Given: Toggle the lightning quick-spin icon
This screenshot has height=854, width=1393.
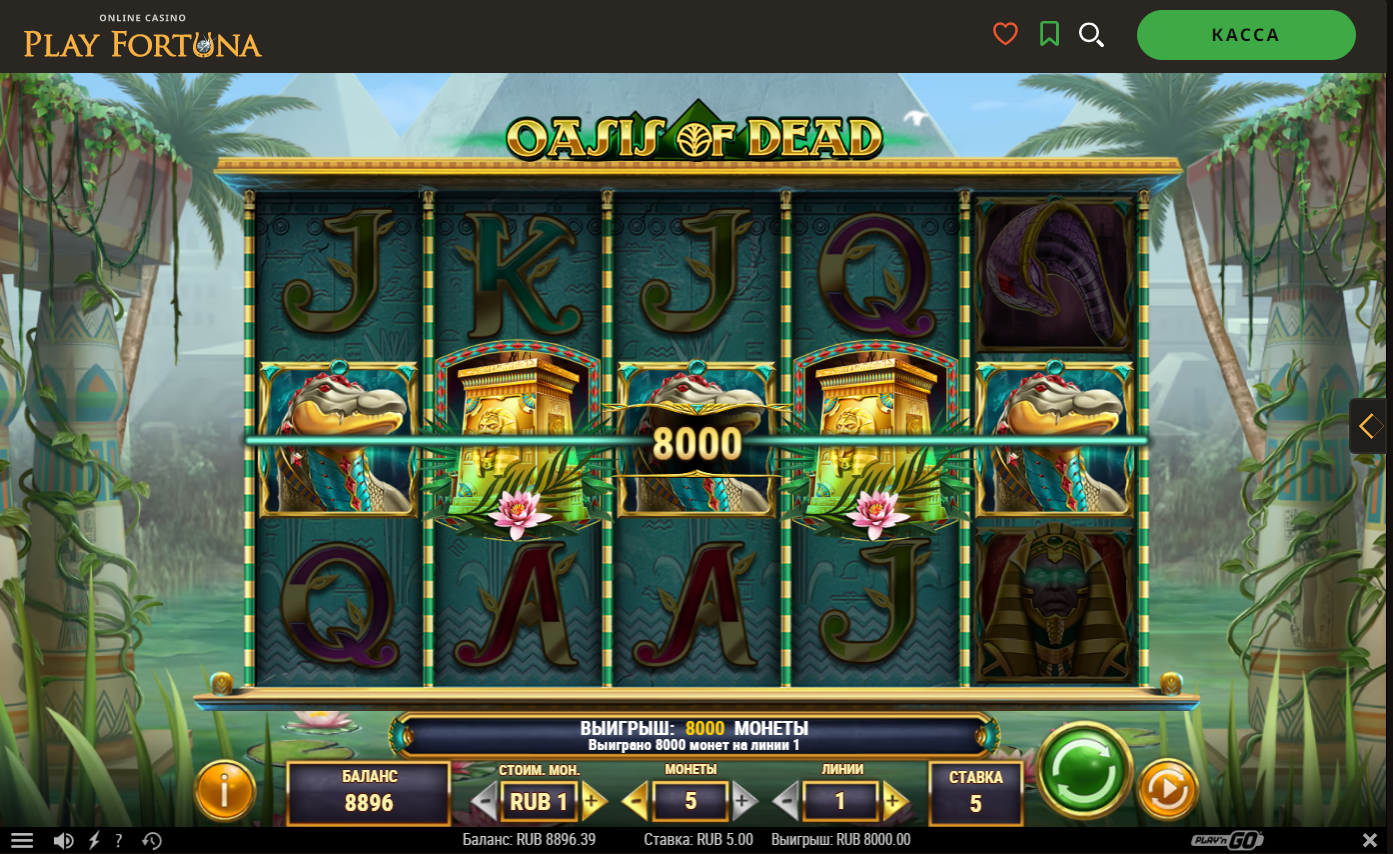Looking at the screenshot, I should pos(94,840).
